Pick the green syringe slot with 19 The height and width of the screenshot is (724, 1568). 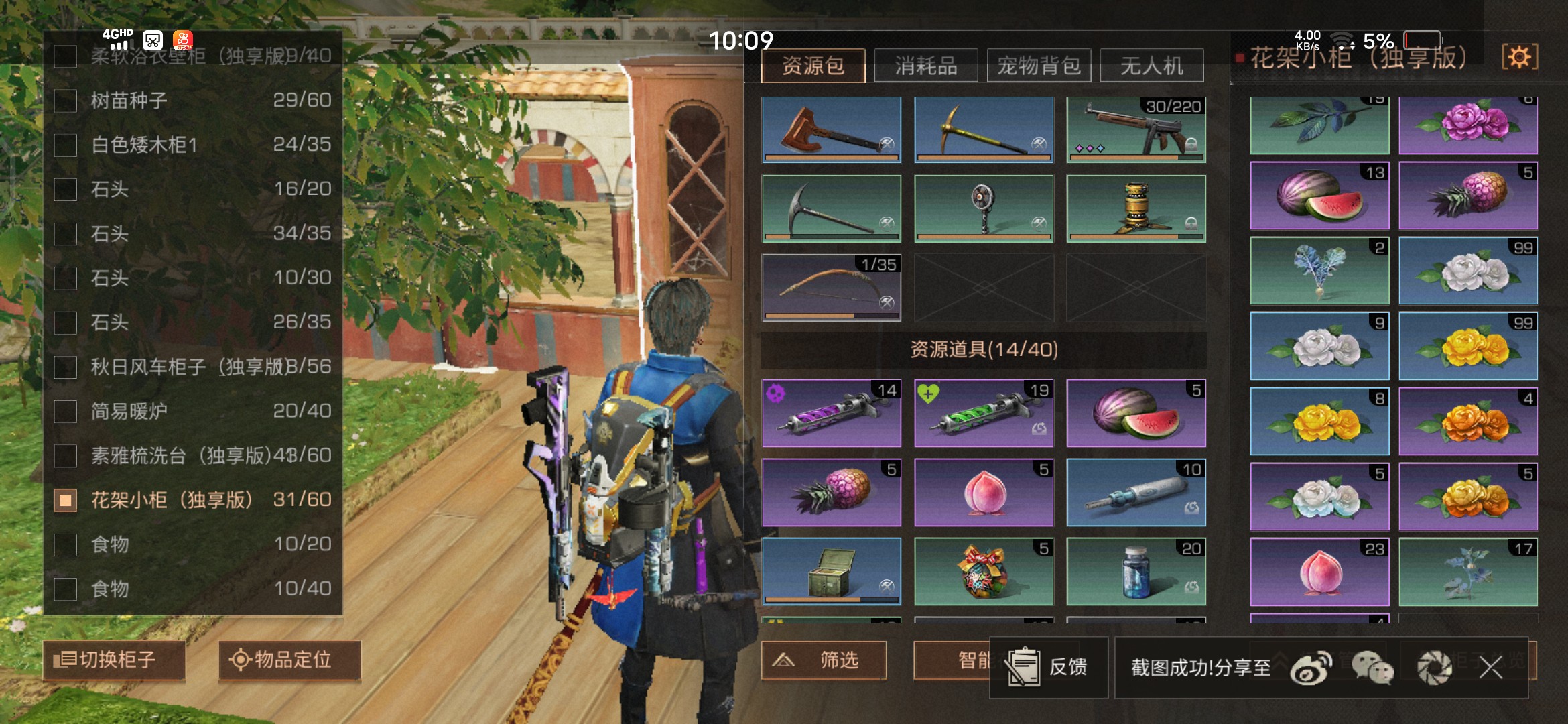click(984, 413)
